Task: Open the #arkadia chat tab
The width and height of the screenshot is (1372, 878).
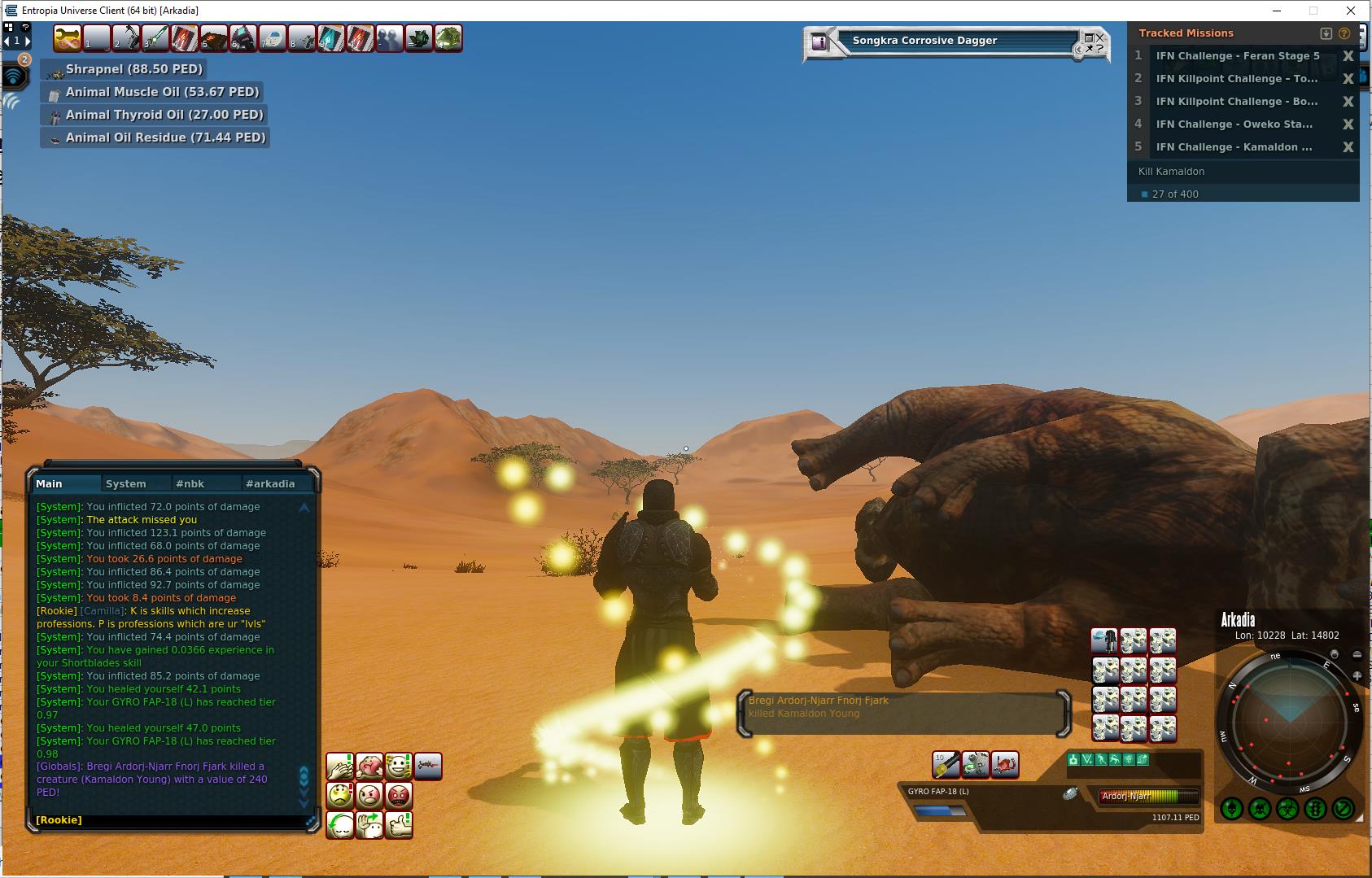Action: 270,483
